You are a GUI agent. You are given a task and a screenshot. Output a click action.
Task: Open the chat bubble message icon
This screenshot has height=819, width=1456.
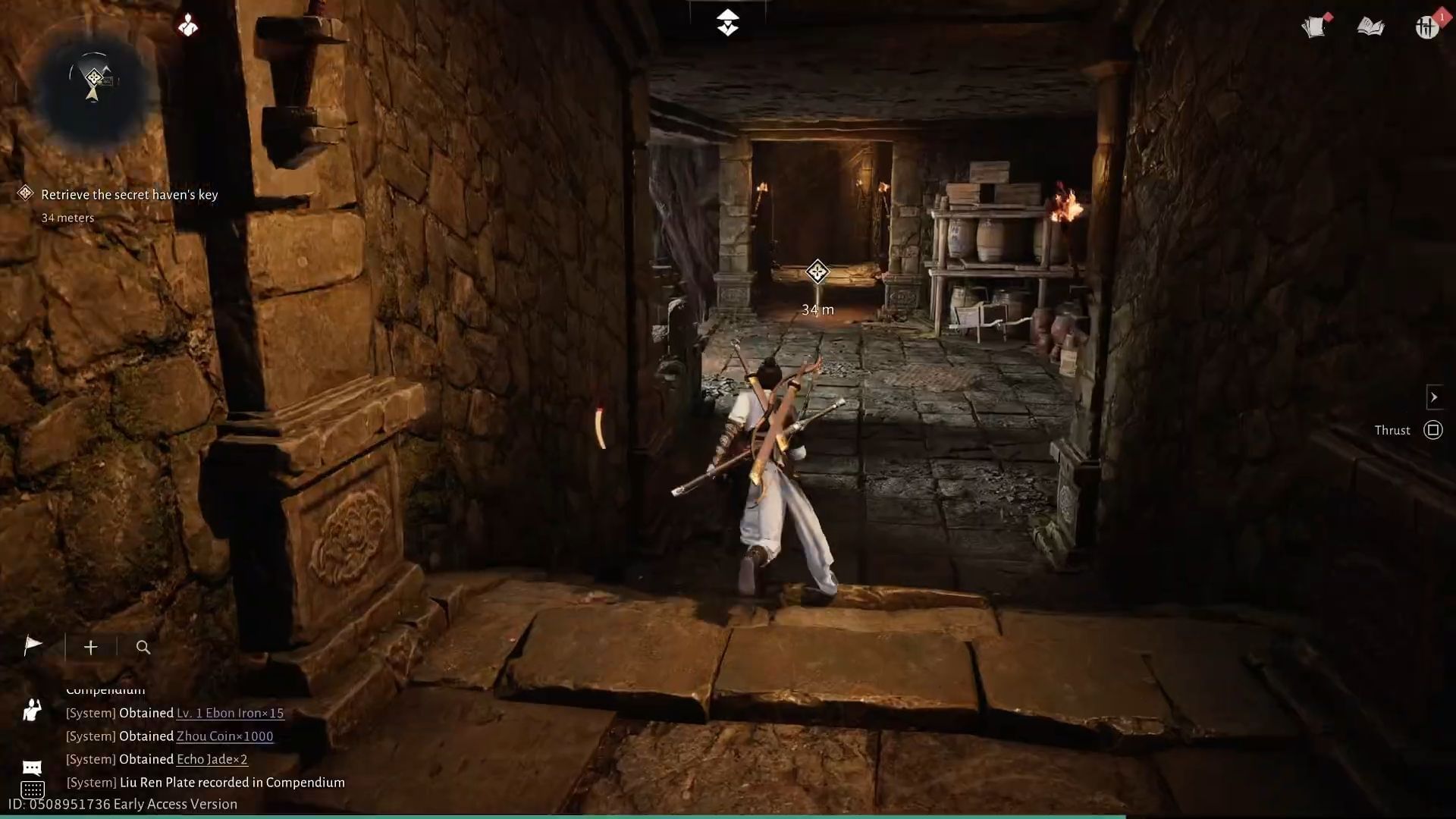coord(31,767)
